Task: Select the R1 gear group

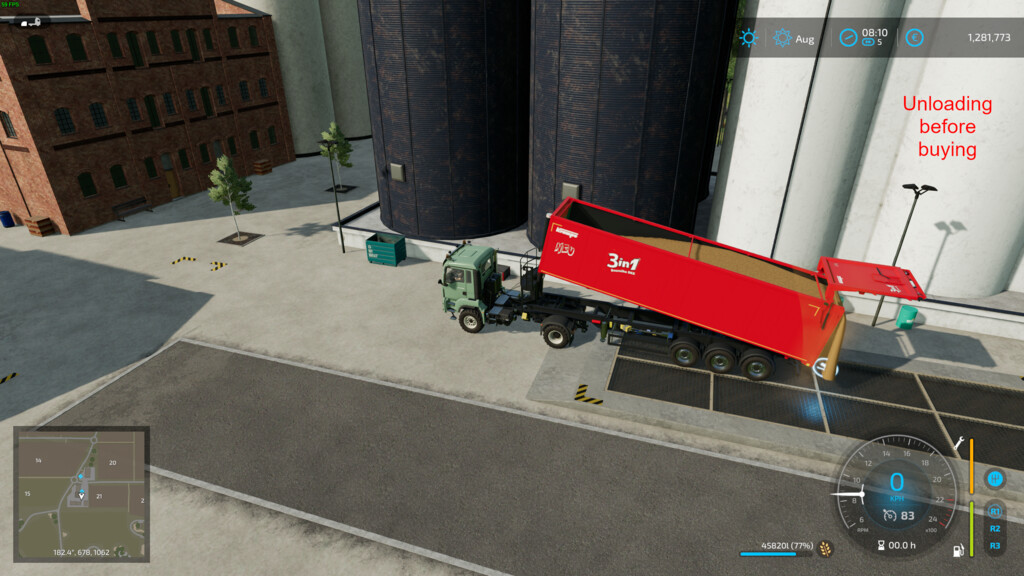Action: (x=994, y=512)
